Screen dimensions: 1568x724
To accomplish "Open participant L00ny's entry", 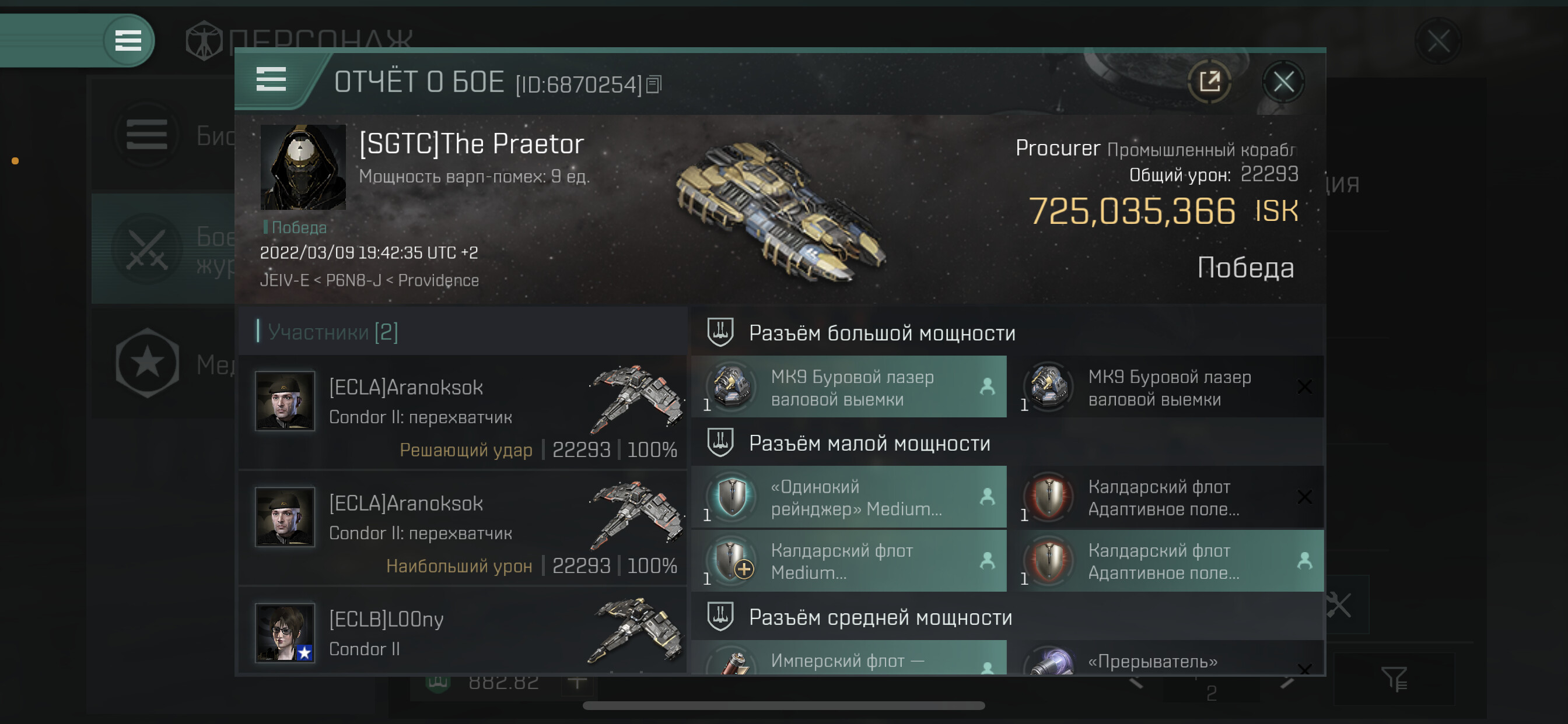I will tap(463, 632).
